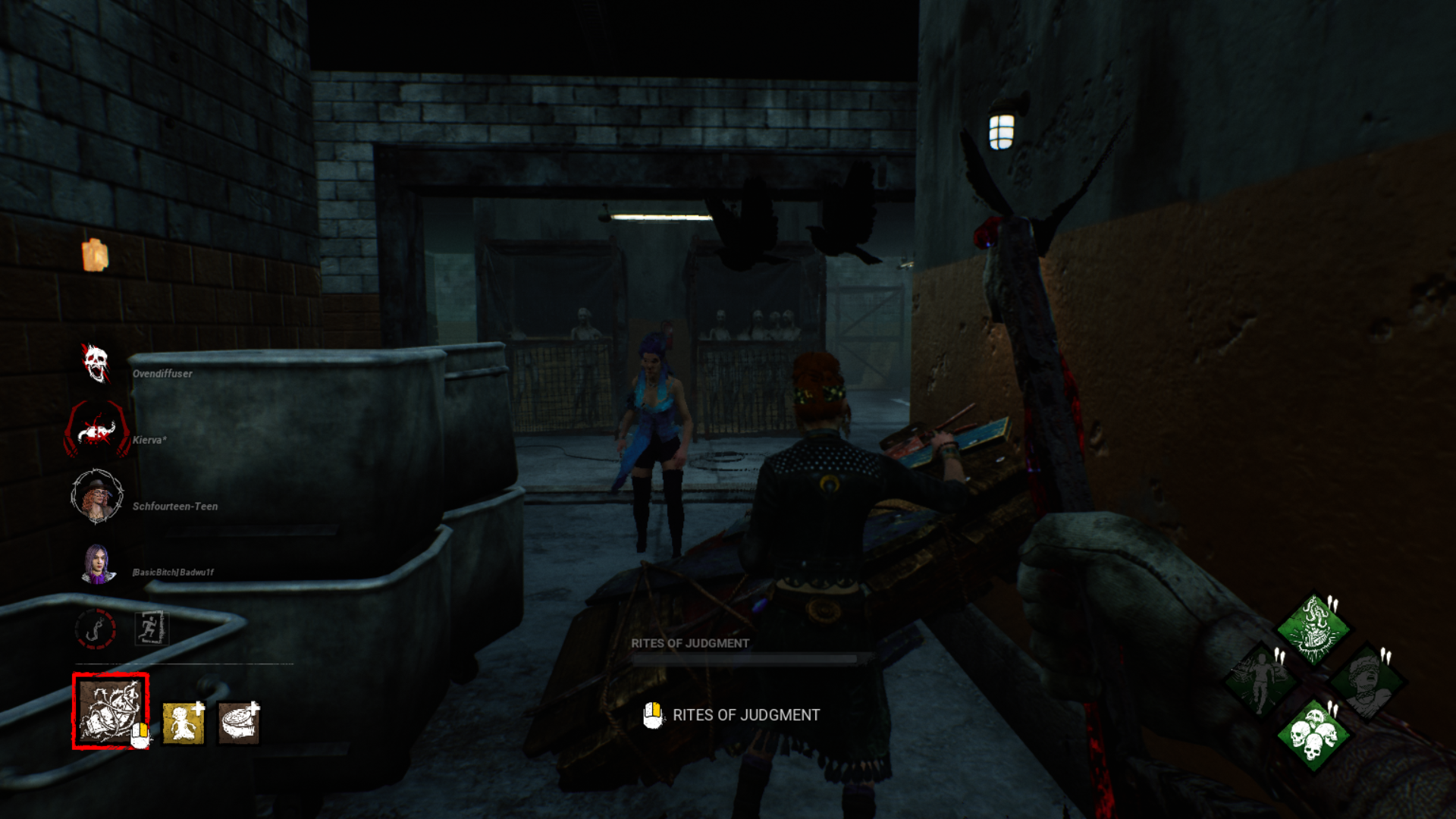Click the yellow doll add-on icon

pos(184,722)
